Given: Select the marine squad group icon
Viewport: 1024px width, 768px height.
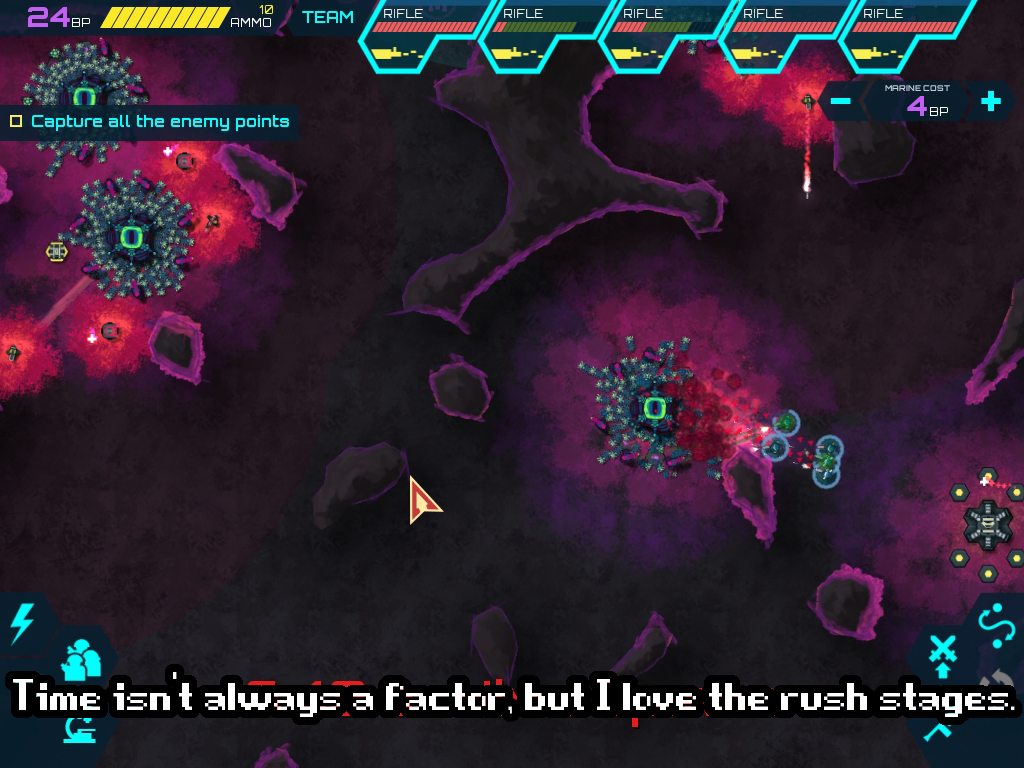Looking at the screenshot, I should (x=82, y=662).
